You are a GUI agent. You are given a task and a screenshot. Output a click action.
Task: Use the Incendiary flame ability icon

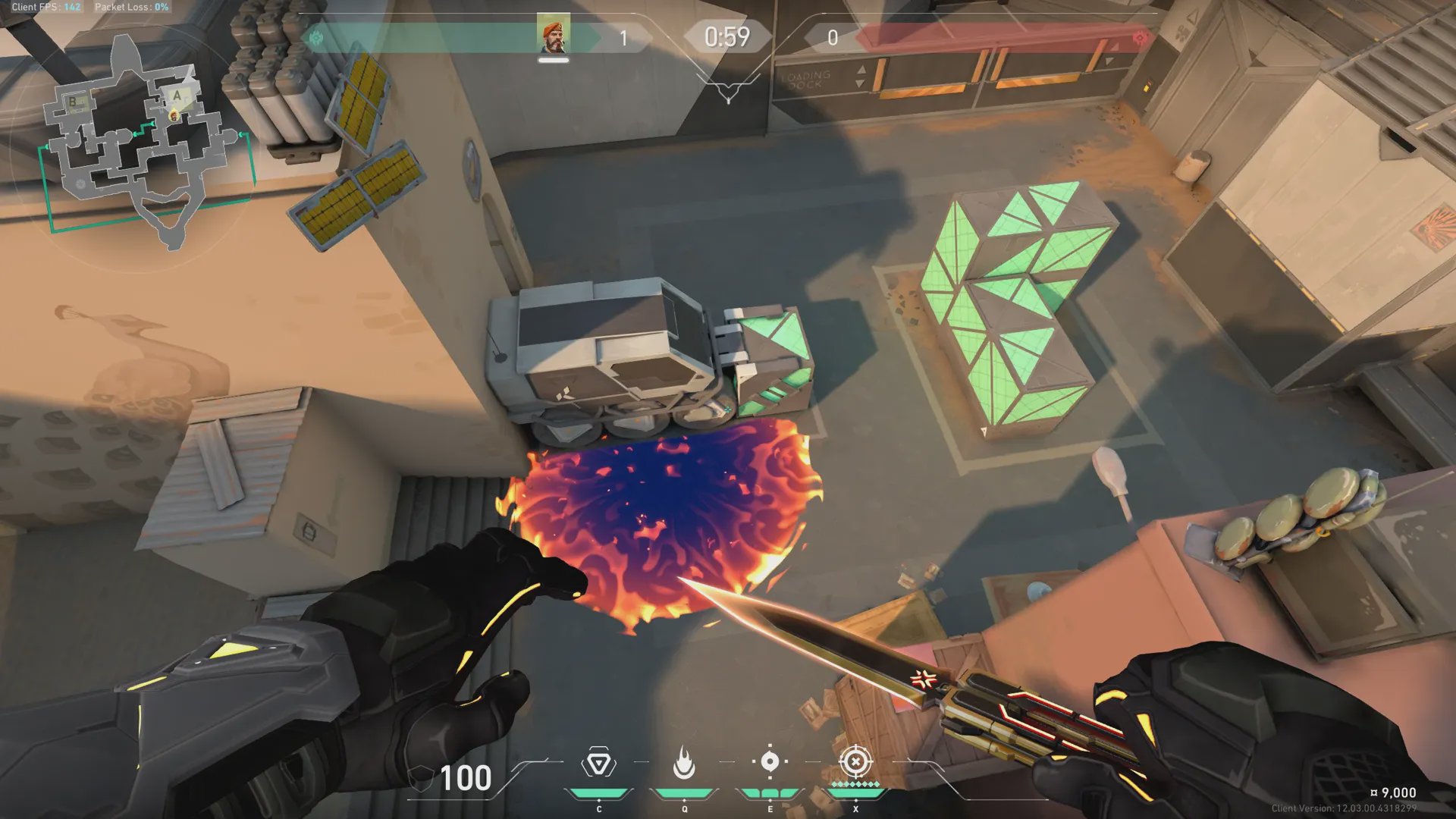(684, 763)
